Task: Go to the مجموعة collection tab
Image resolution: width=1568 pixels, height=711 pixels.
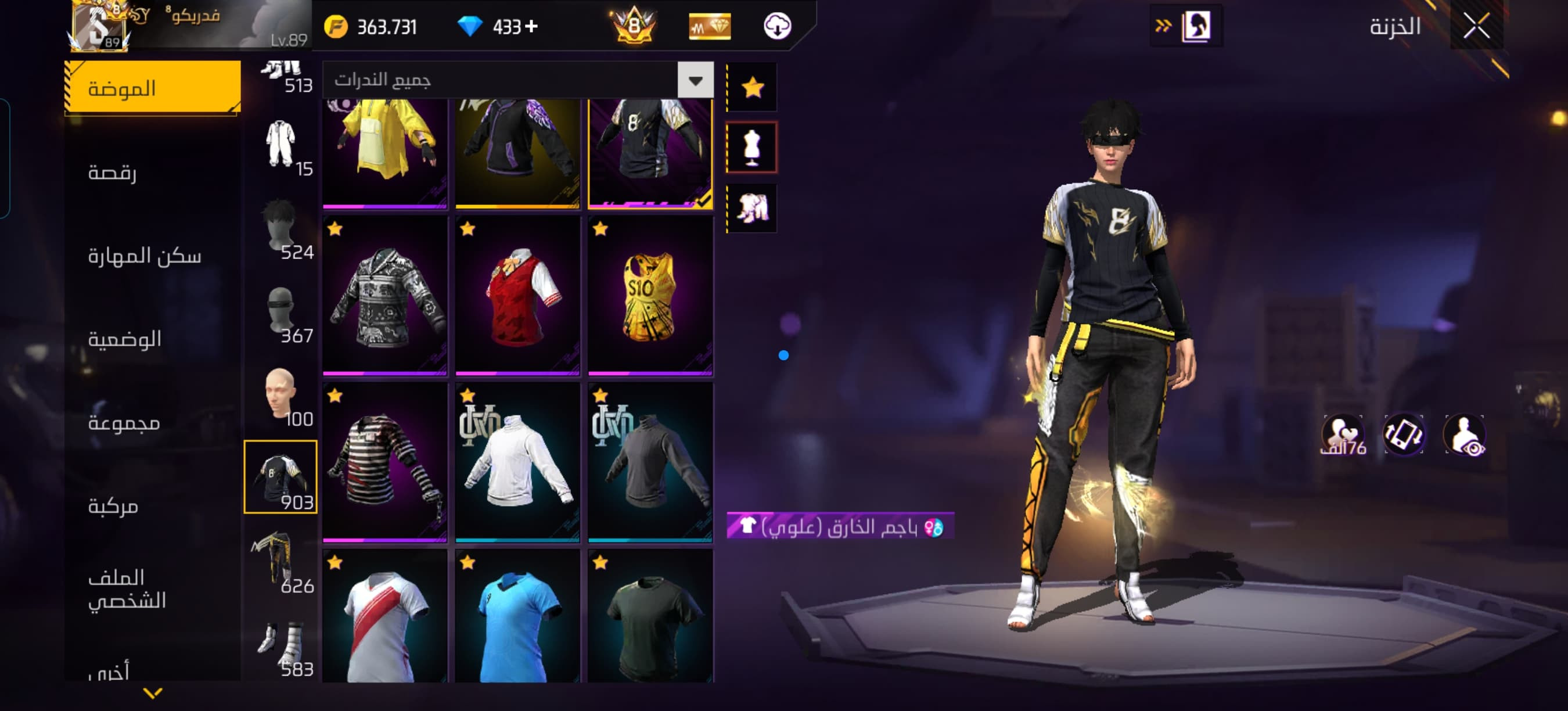Action: tap(152, 422)
